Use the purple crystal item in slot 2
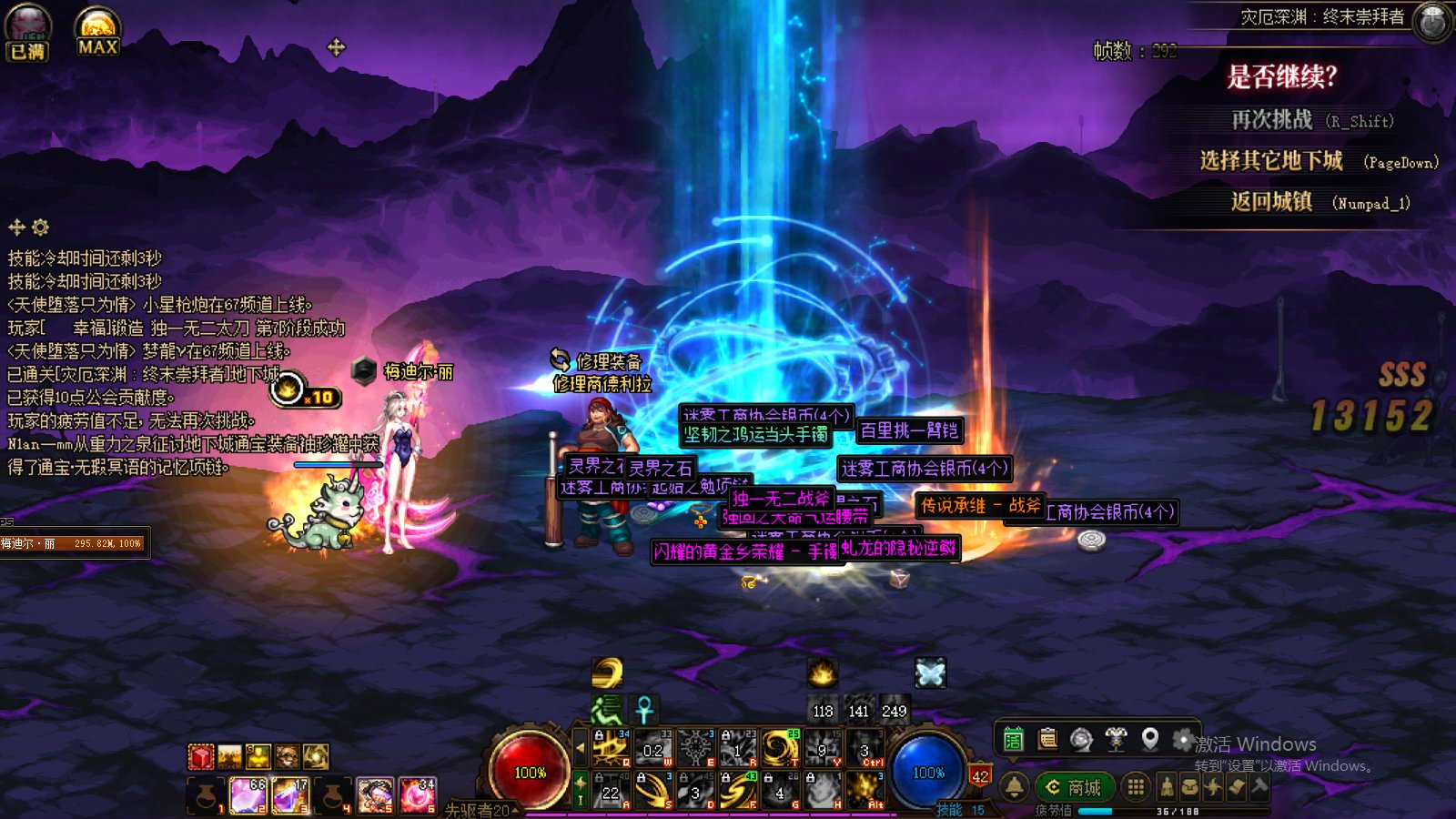The image size is (1456, 819). pyautogui.click(x=247, y=795)
